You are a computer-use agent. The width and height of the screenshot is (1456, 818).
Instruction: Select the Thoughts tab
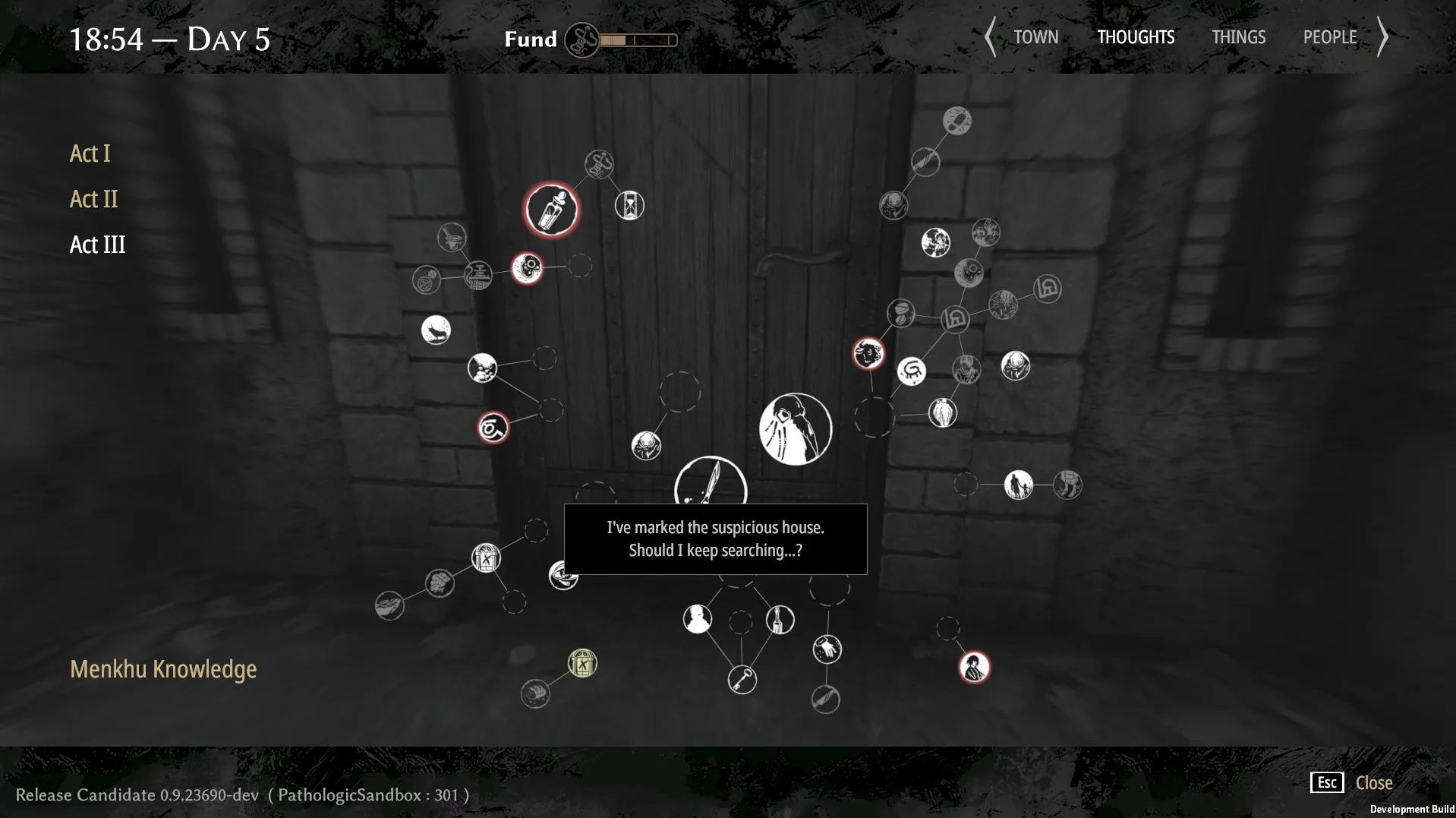[1135, 37]
